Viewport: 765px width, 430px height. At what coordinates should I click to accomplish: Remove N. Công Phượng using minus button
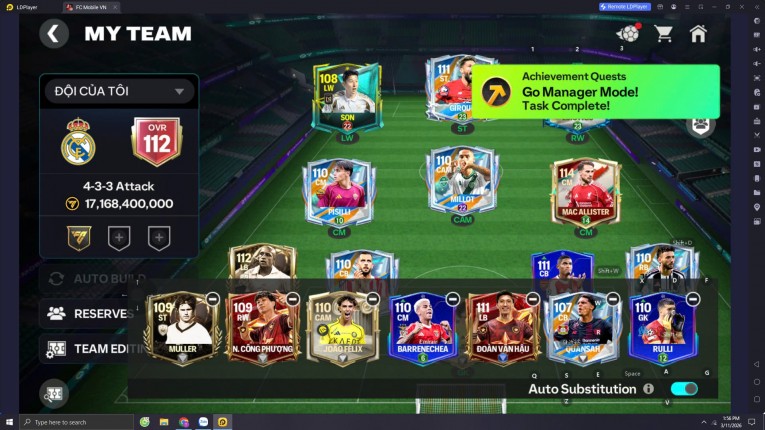[x=292, y=299]
